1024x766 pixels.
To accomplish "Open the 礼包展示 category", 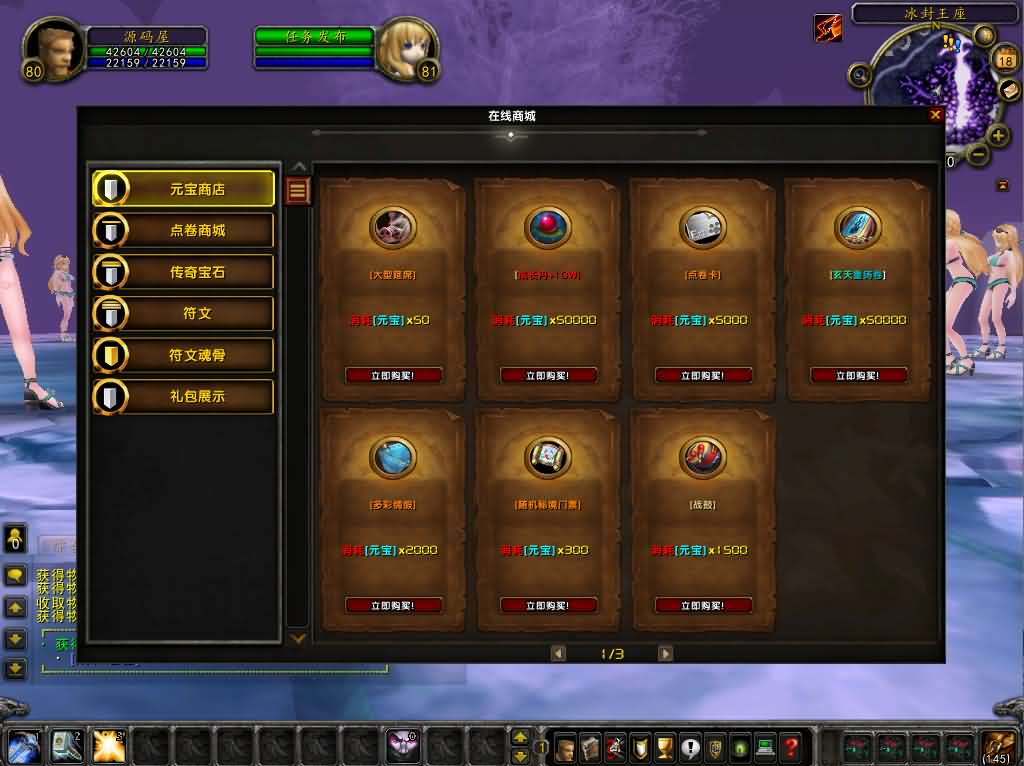I will tap(183, 397).
